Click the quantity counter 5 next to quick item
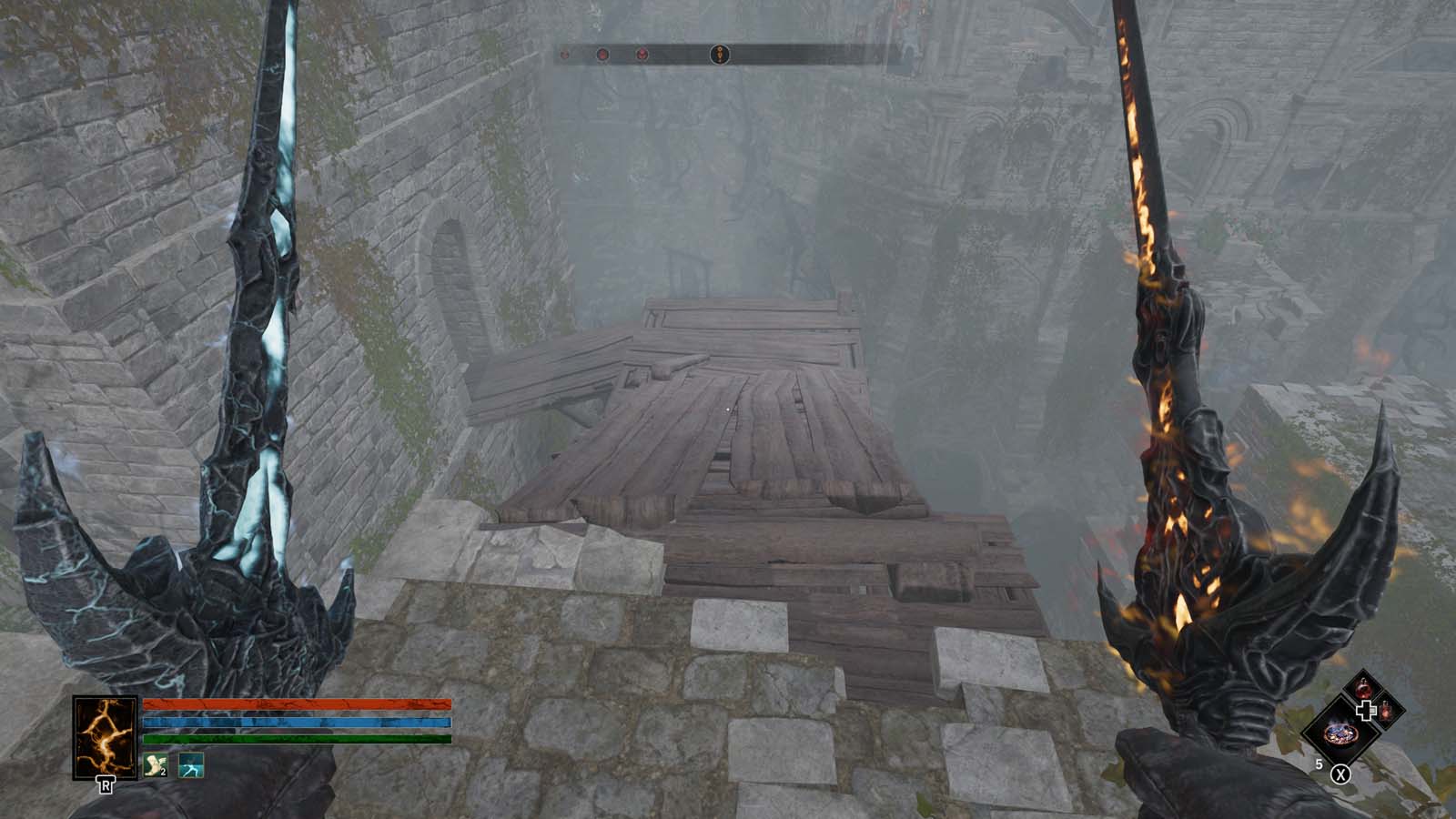This screenshot has height=819, width=1456. pyautogui.click(x=1319, y=763)
